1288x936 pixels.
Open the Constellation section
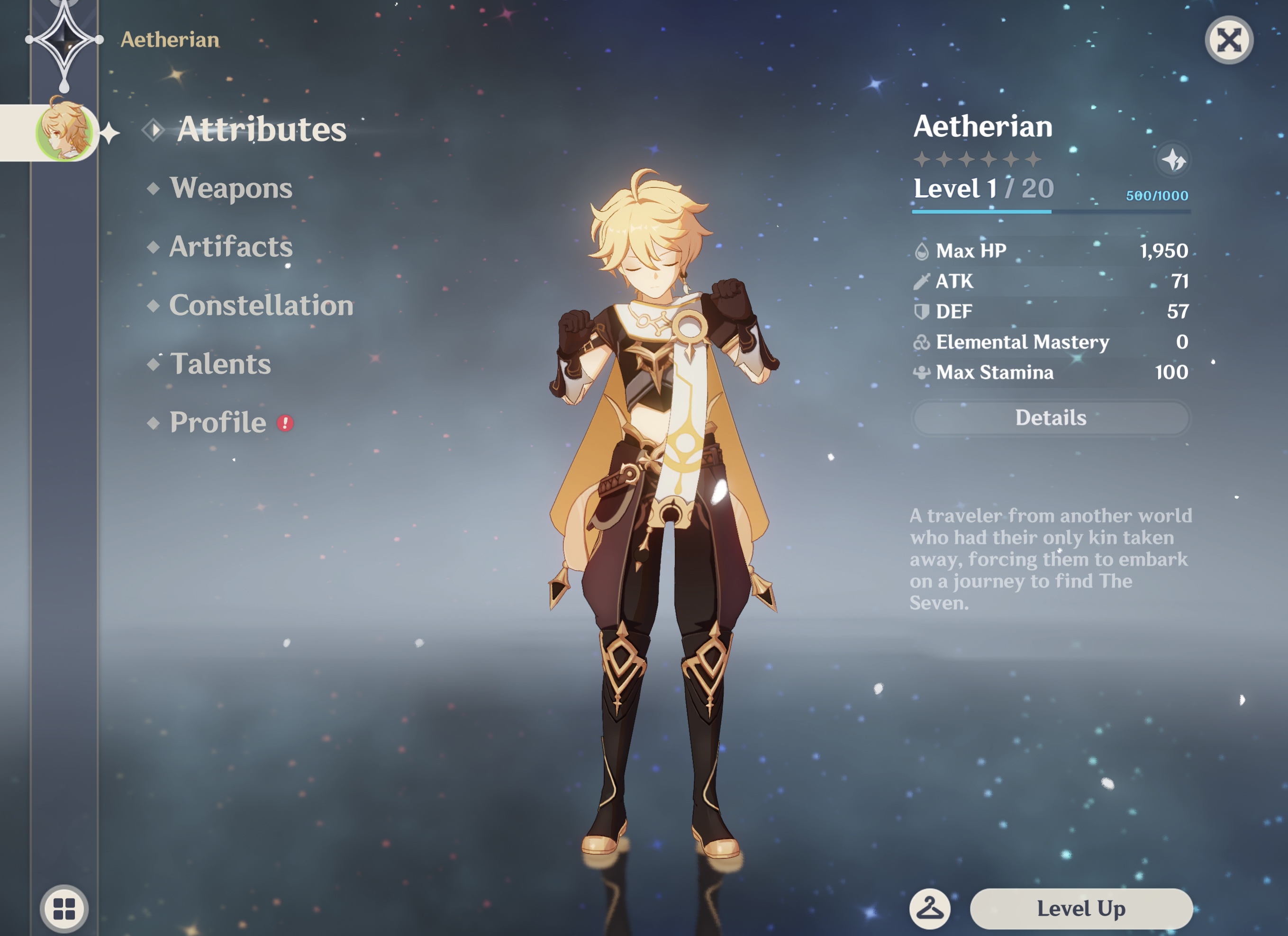[x=261, y=306]
